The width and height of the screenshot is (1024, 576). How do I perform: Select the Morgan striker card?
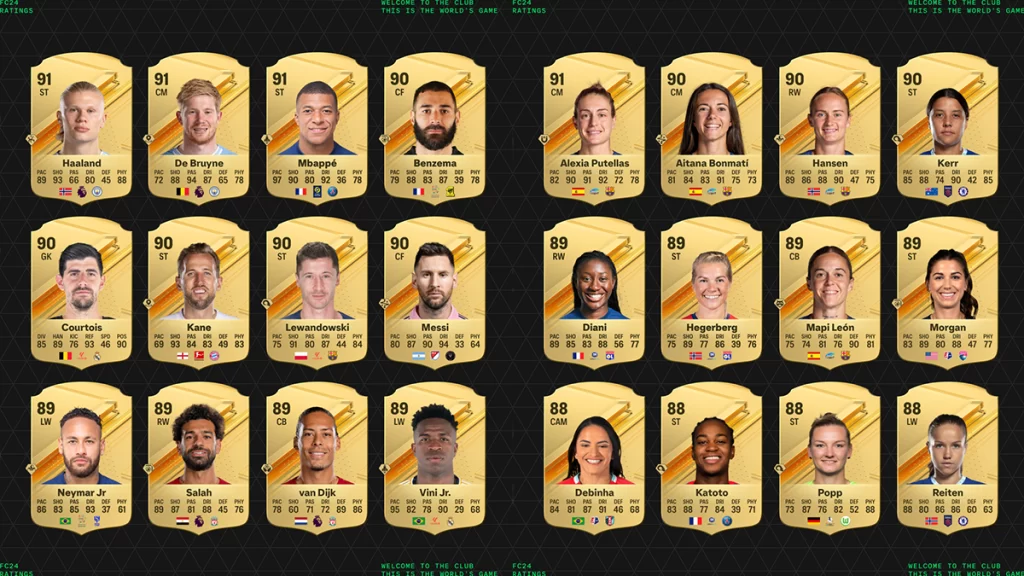(x=947, y=294)
